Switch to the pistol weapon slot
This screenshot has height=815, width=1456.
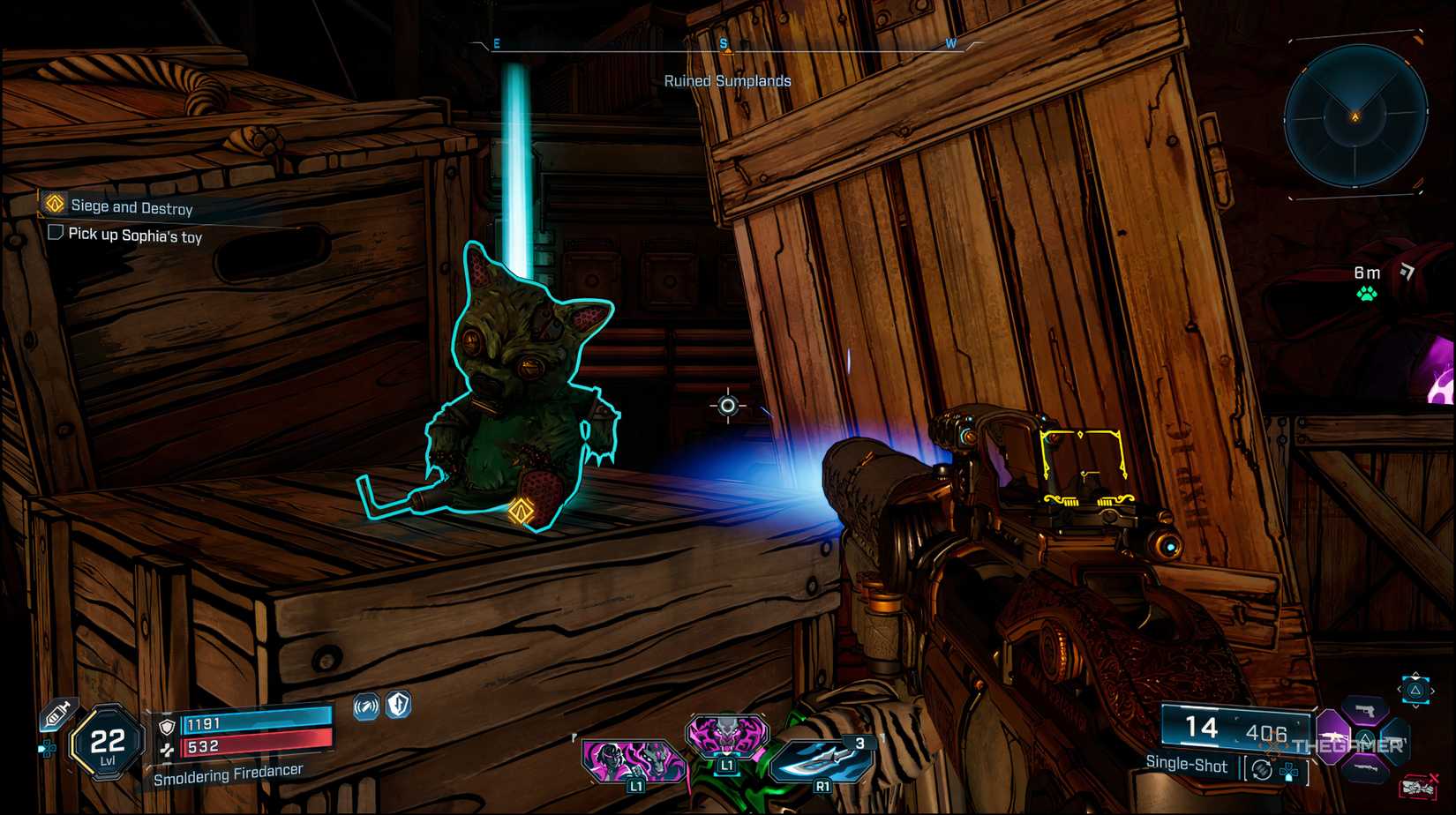tap(1365, 710)
